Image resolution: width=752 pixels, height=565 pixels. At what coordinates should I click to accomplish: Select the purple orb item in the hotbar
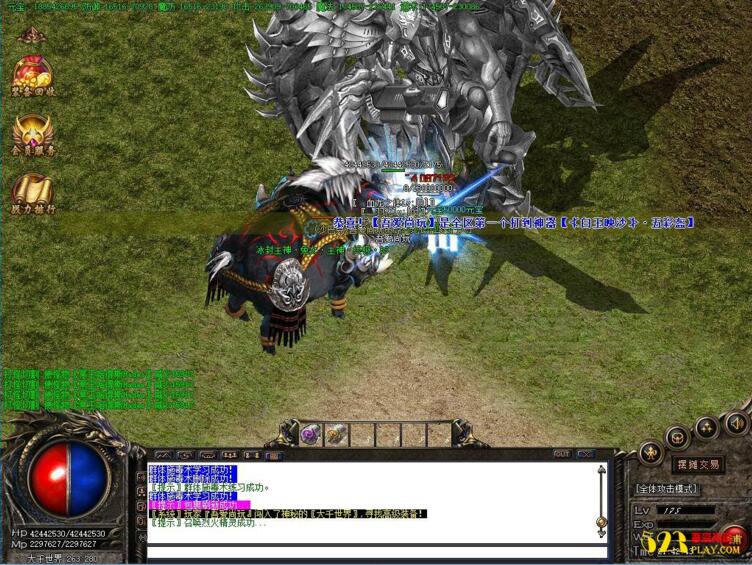pos(311,434)
